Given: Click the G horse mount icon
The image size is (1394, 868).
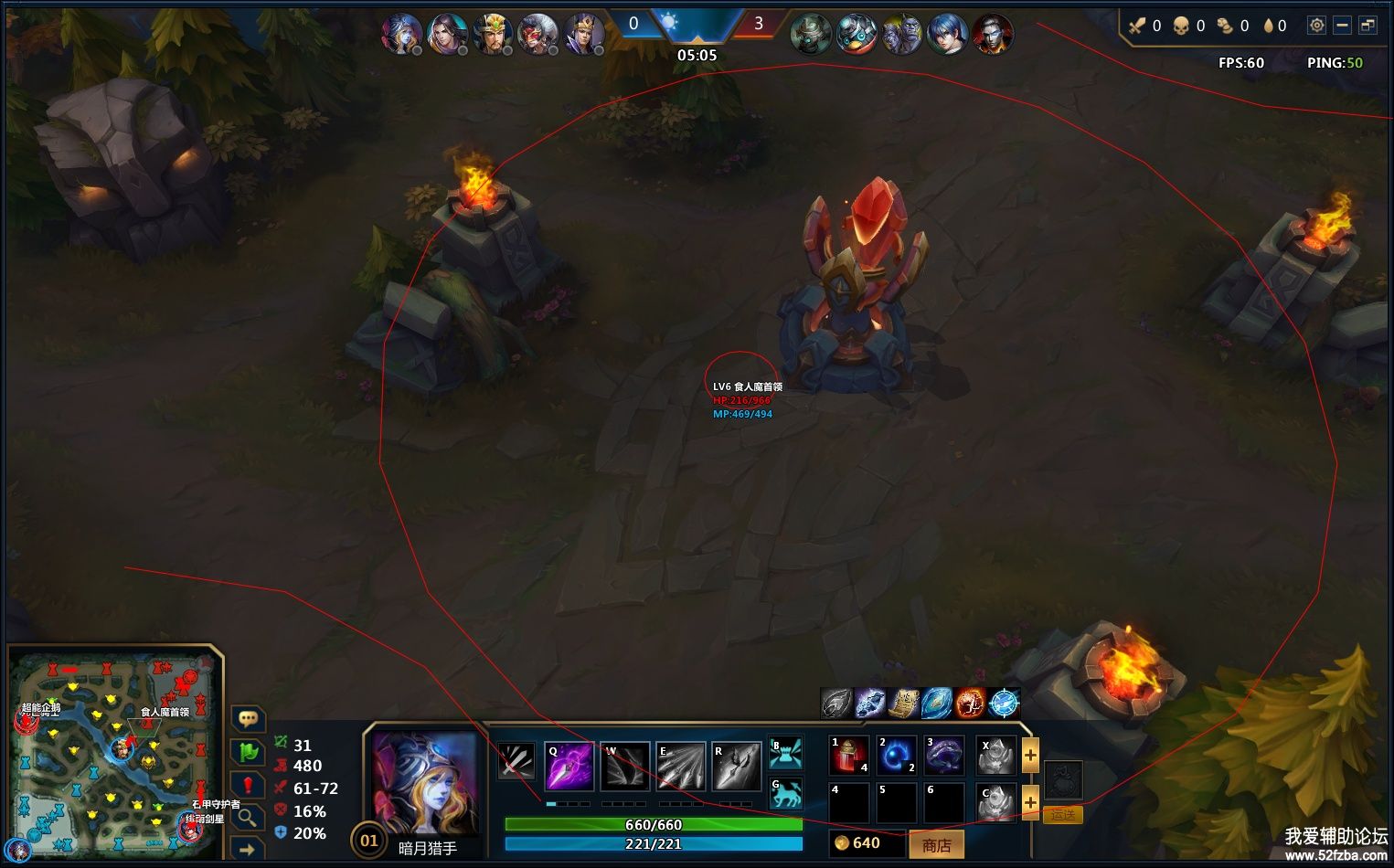Looking at the screenshot, I should coord(785,794).
